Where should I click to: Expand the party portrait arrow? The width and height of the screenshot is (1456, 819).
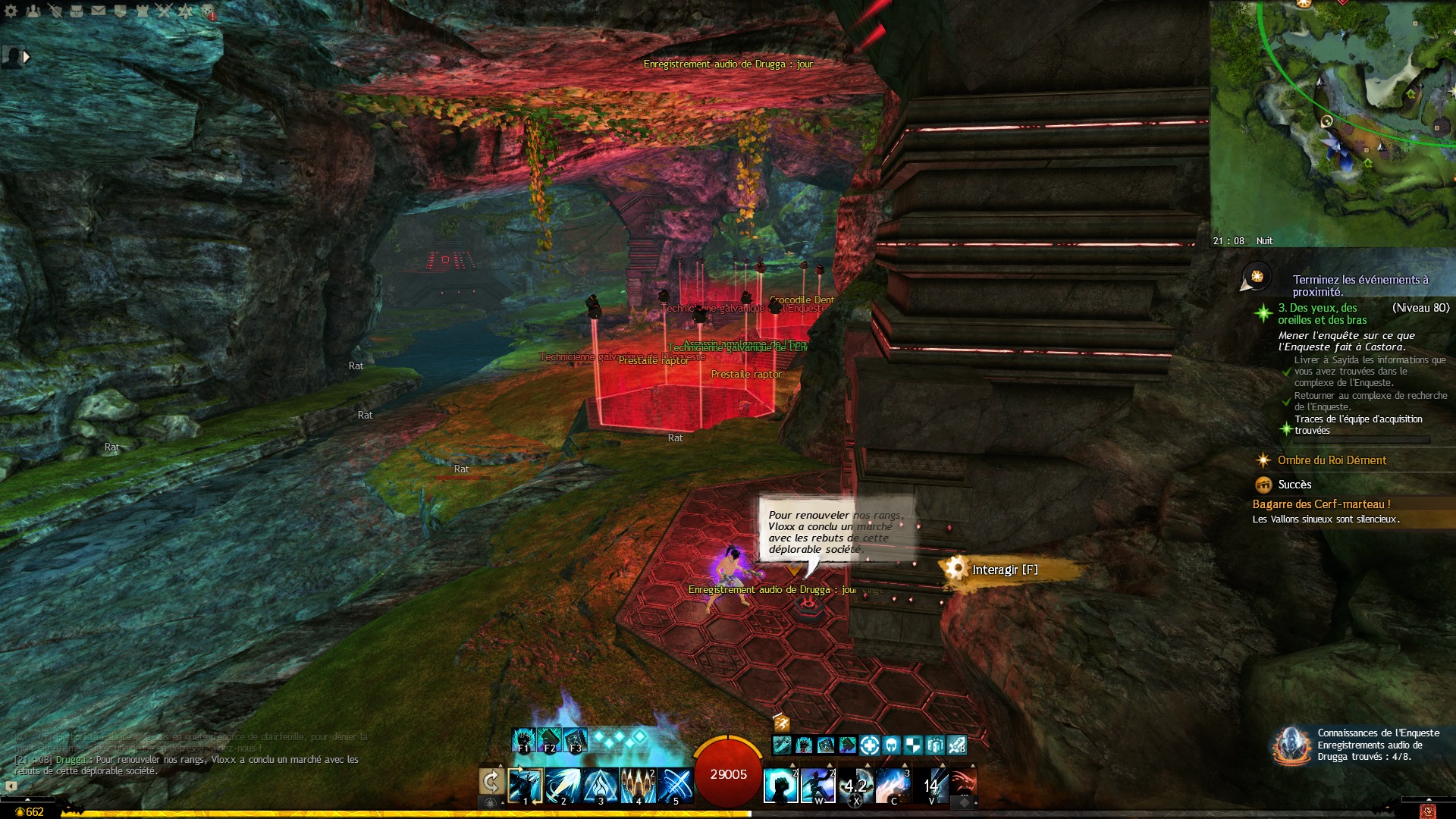point(27,57)
